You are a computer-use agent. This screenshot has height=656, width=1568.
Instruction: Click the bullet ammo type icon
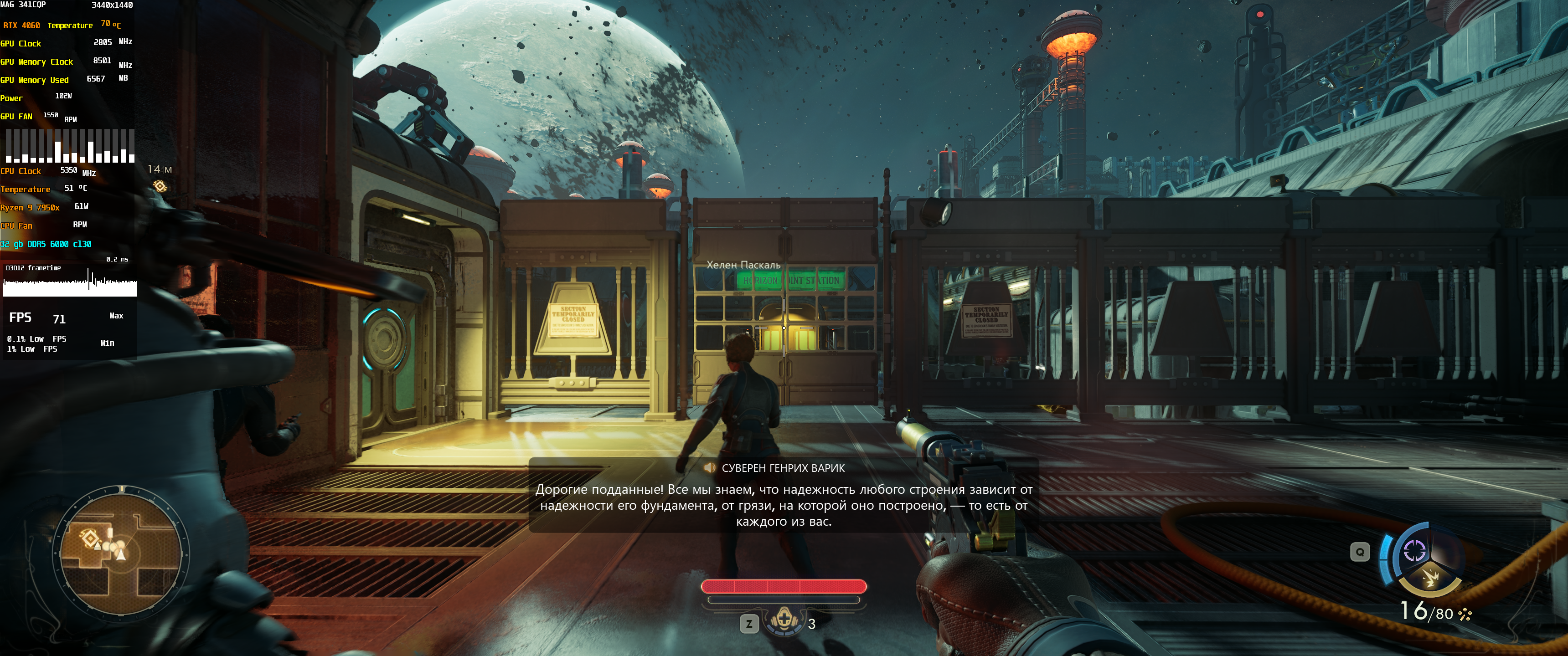pos(1465,615)
